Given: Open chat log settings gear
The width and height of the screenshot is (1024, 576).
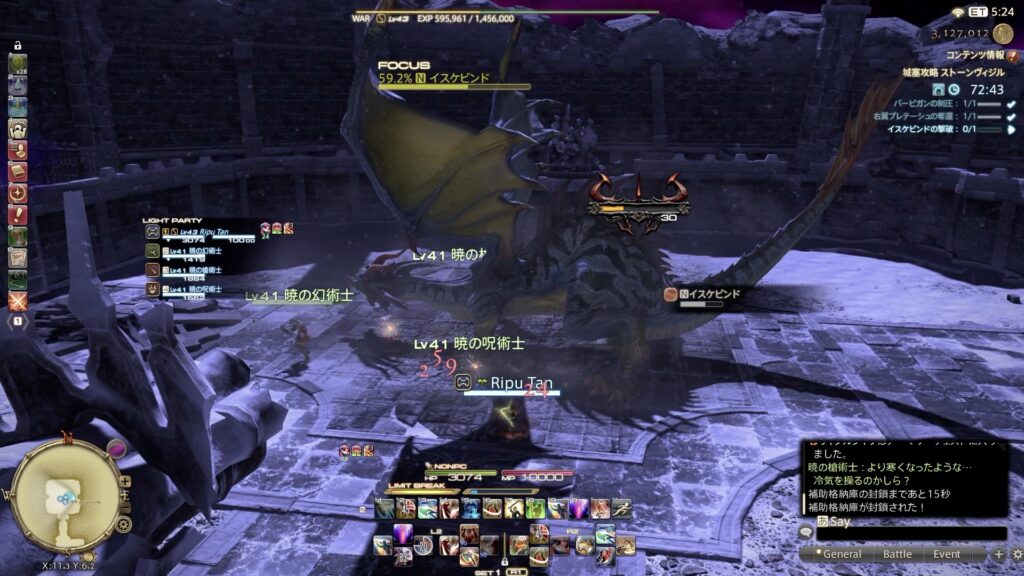Looking at the screenshot, I should 1014,554.
